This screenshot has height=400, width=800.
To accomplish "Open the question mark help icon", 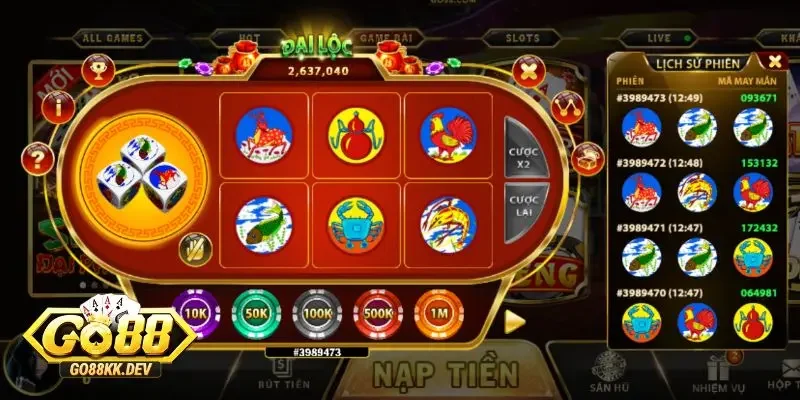I will point(40,157).
